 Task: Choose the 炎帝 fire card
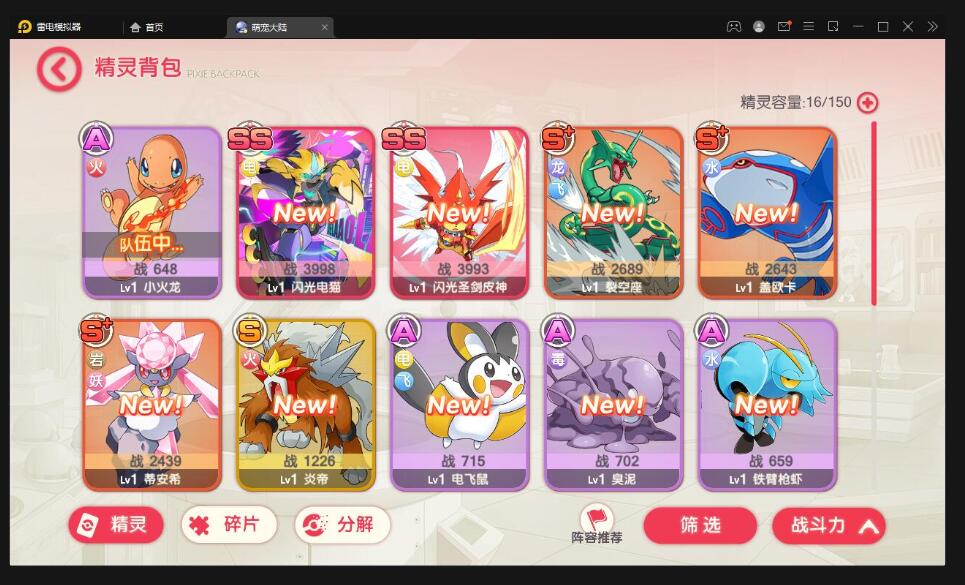(x=305, y=404)
